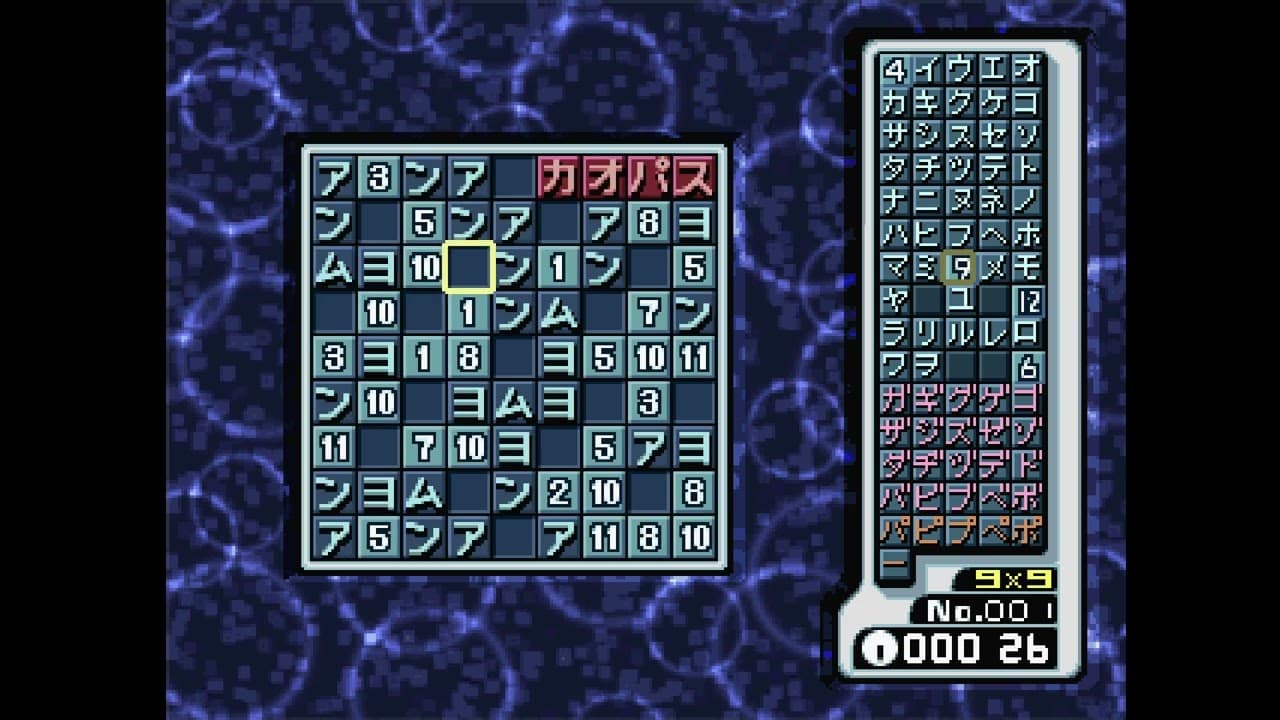
Task: Click the ユ character row in the palette
Action: click(x=963, y=301)
